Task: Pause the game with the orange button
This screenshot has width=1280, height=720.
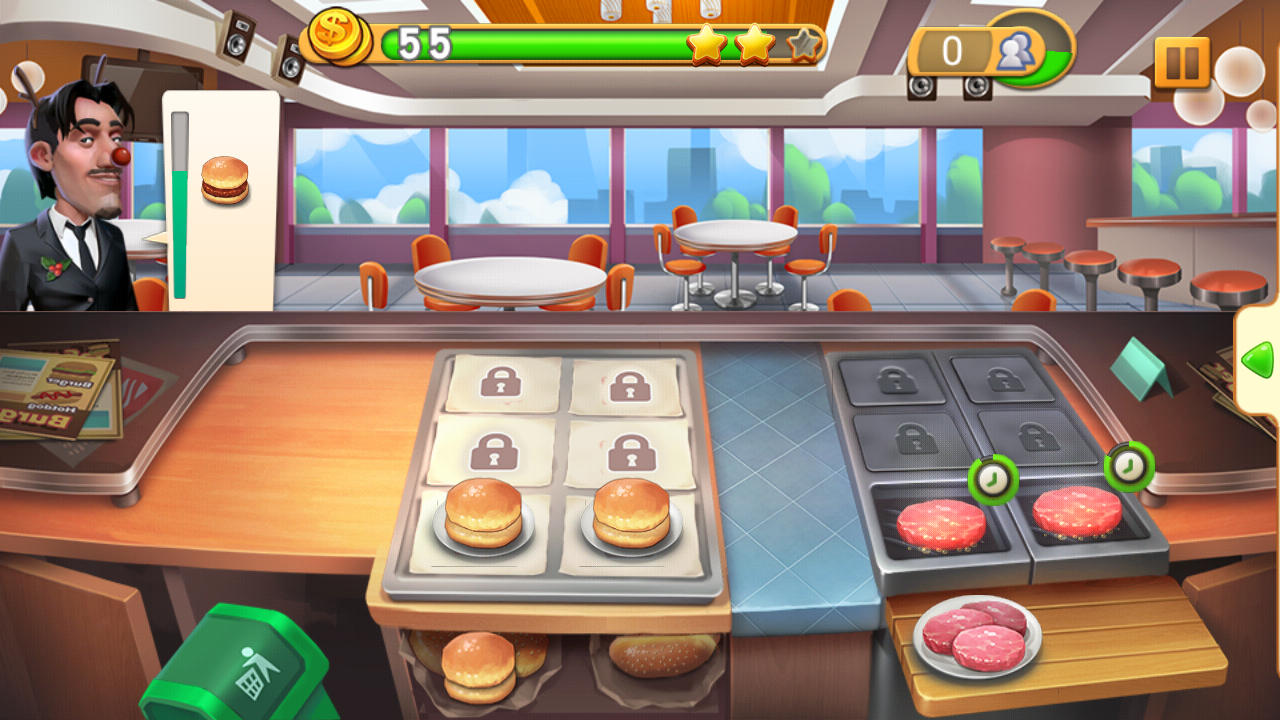Action: tap(1182, 63)
